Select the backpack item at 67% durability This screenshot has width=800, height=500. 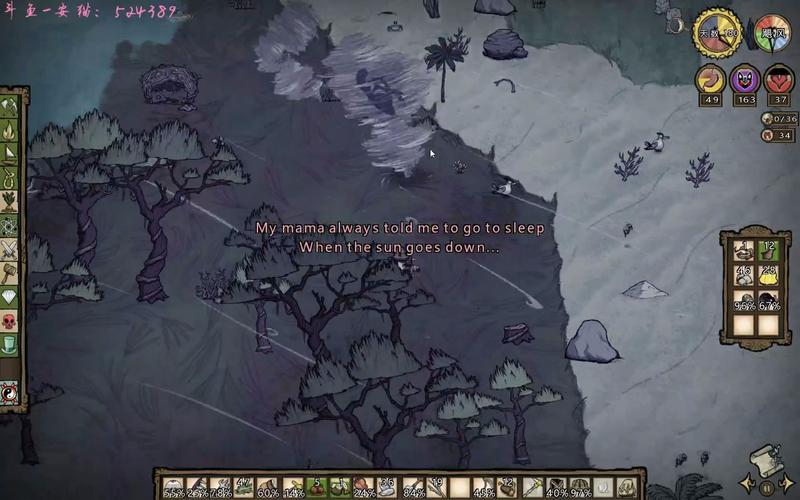(x=767, y=301)
